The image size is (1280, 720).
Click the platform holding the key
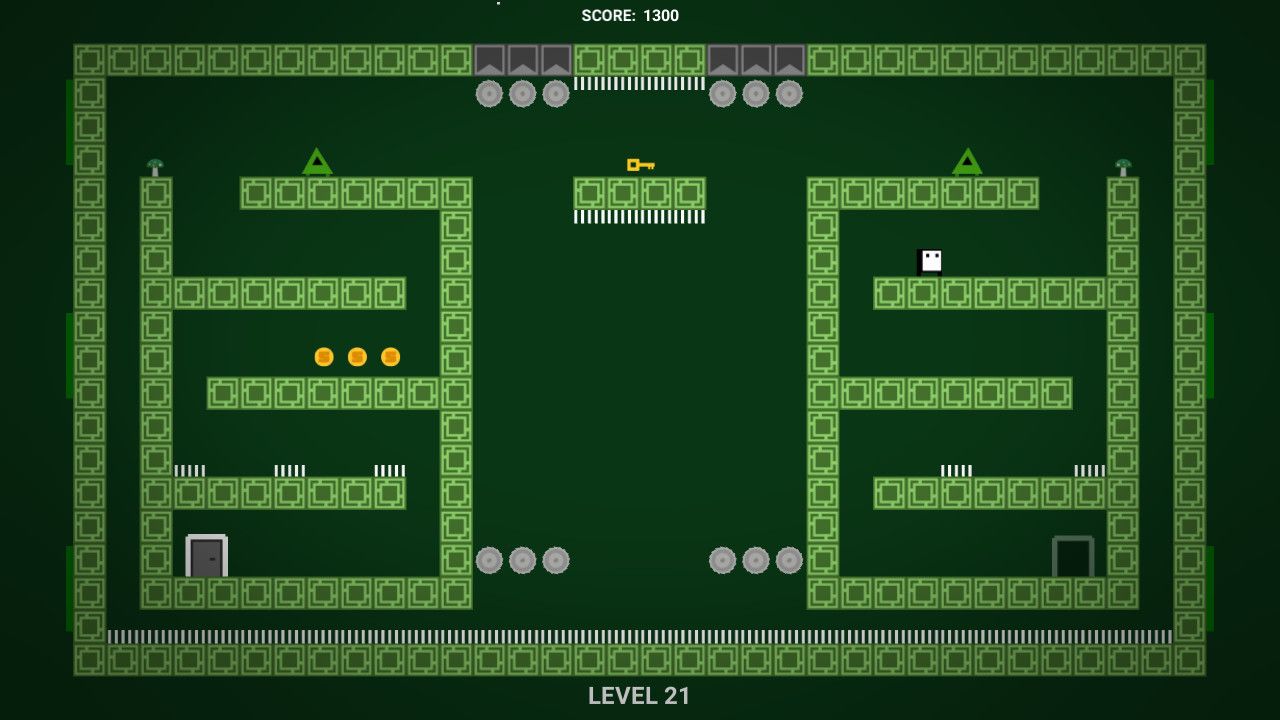click(x=640, y=190)
